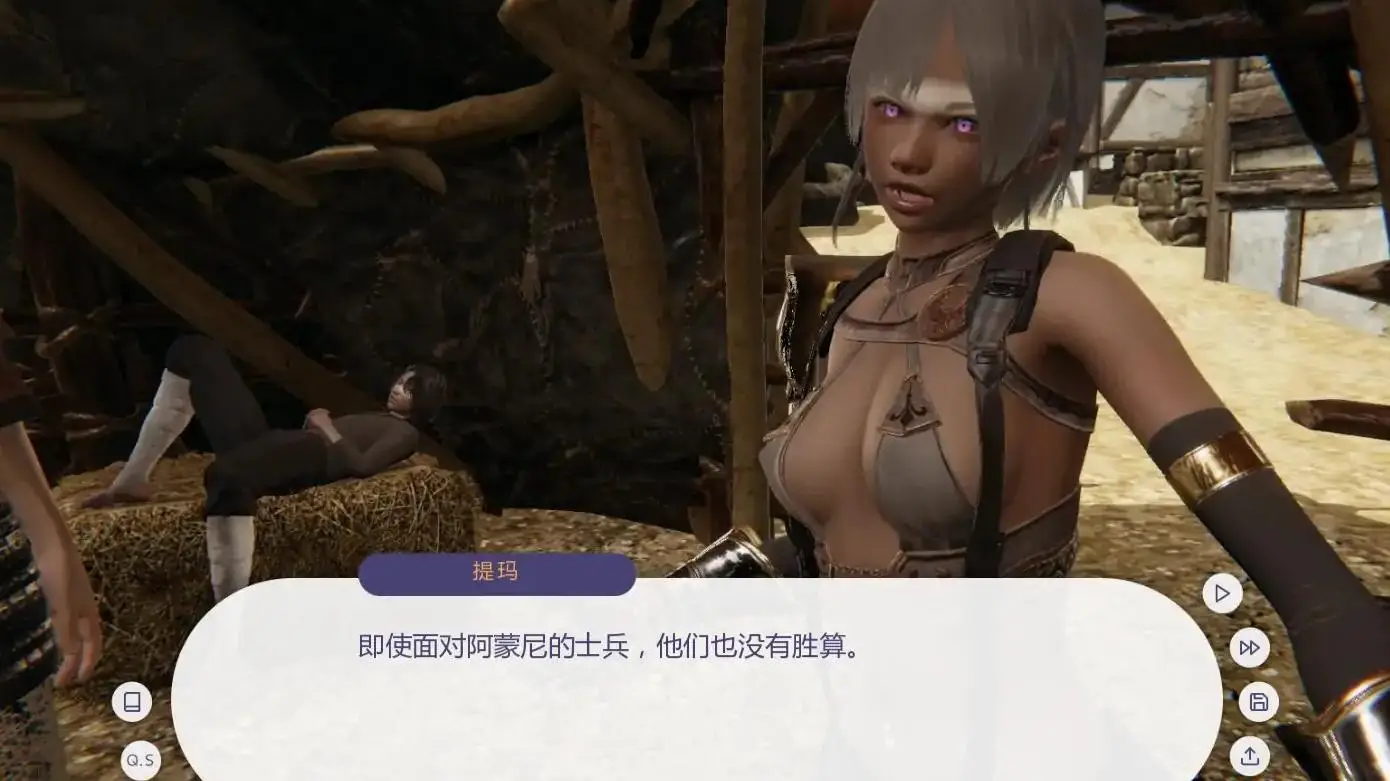Open the dialogue history book icon
Screen dimensions: 1390x781
(x=134, y=701)
